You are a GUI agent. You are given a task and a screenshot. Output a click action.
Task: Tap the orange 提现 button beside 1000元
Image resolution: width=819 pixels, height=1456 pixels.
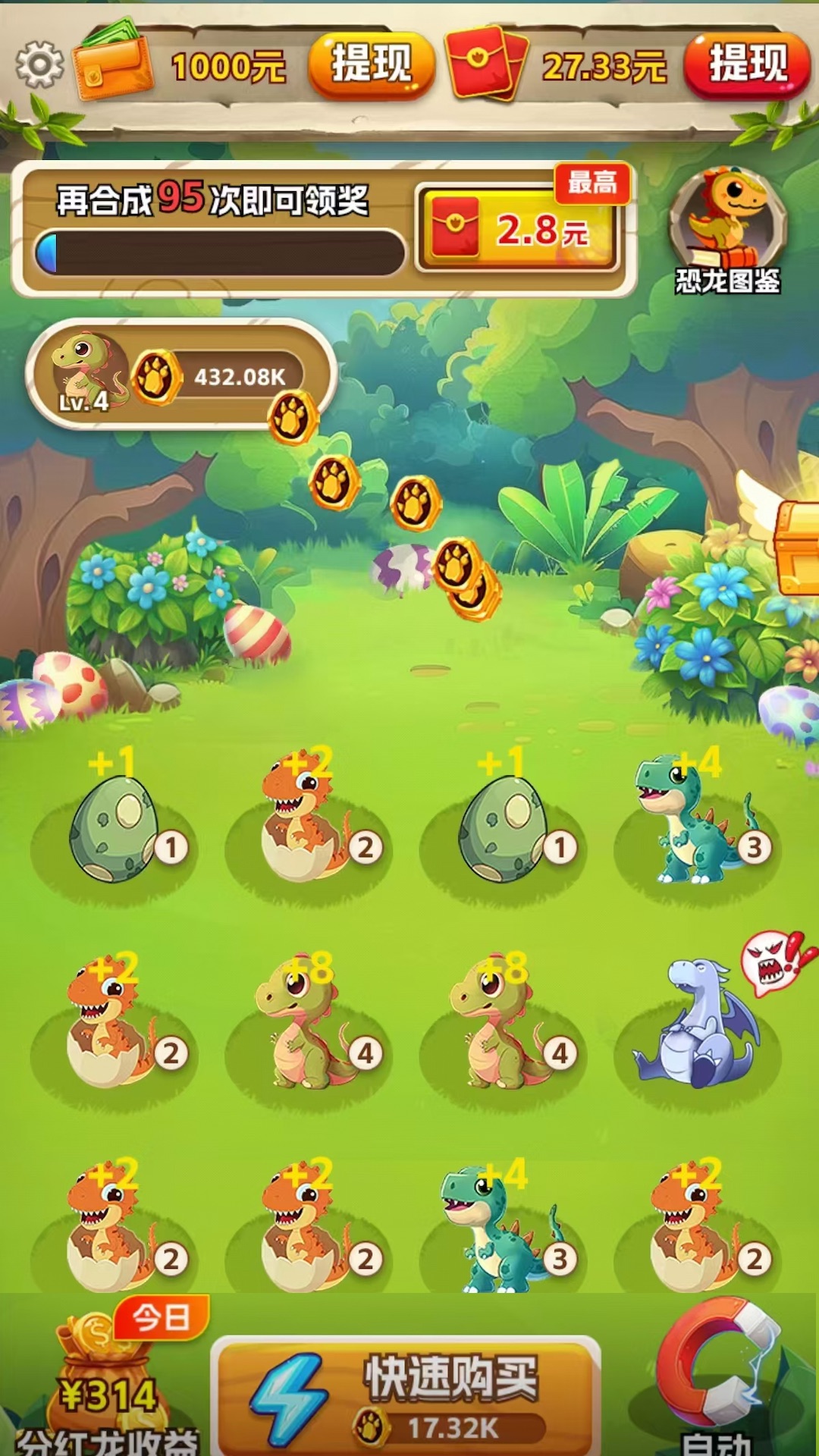coord(371,65)
